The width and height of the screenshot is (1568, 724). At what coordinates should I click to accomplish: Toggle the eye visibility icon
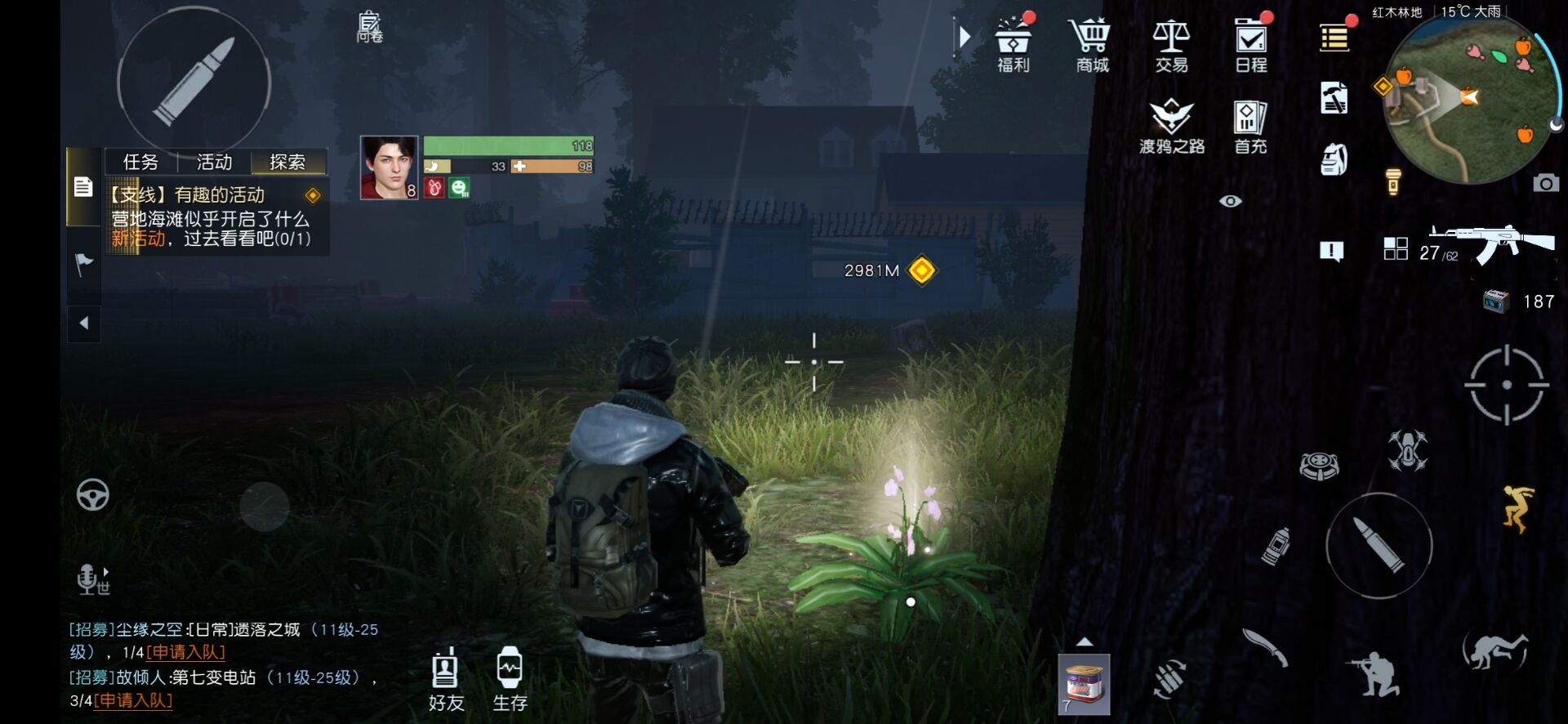1230,201
